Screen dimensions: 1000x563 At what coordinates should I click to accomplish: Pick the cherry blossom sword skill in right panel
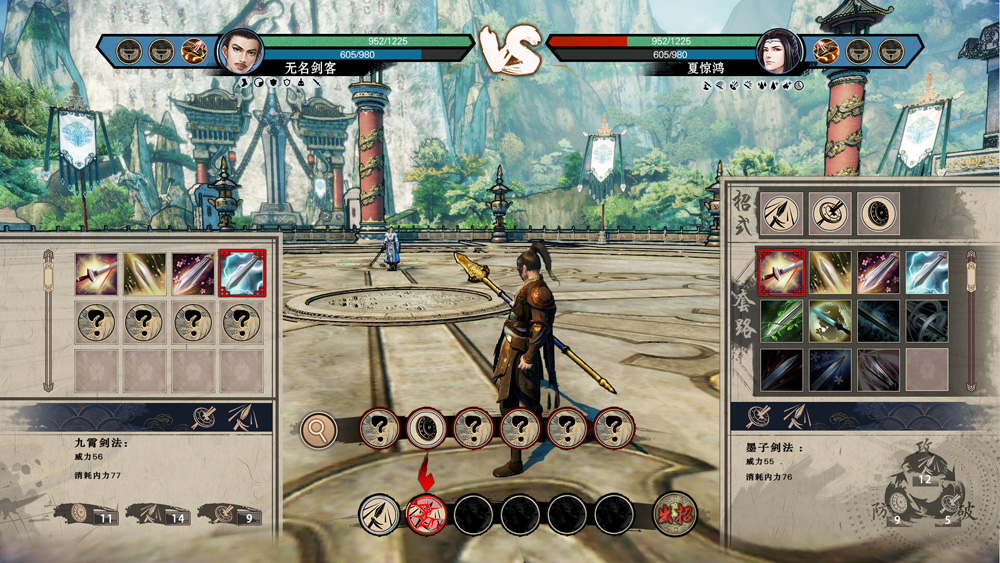(x=878, y=272)
